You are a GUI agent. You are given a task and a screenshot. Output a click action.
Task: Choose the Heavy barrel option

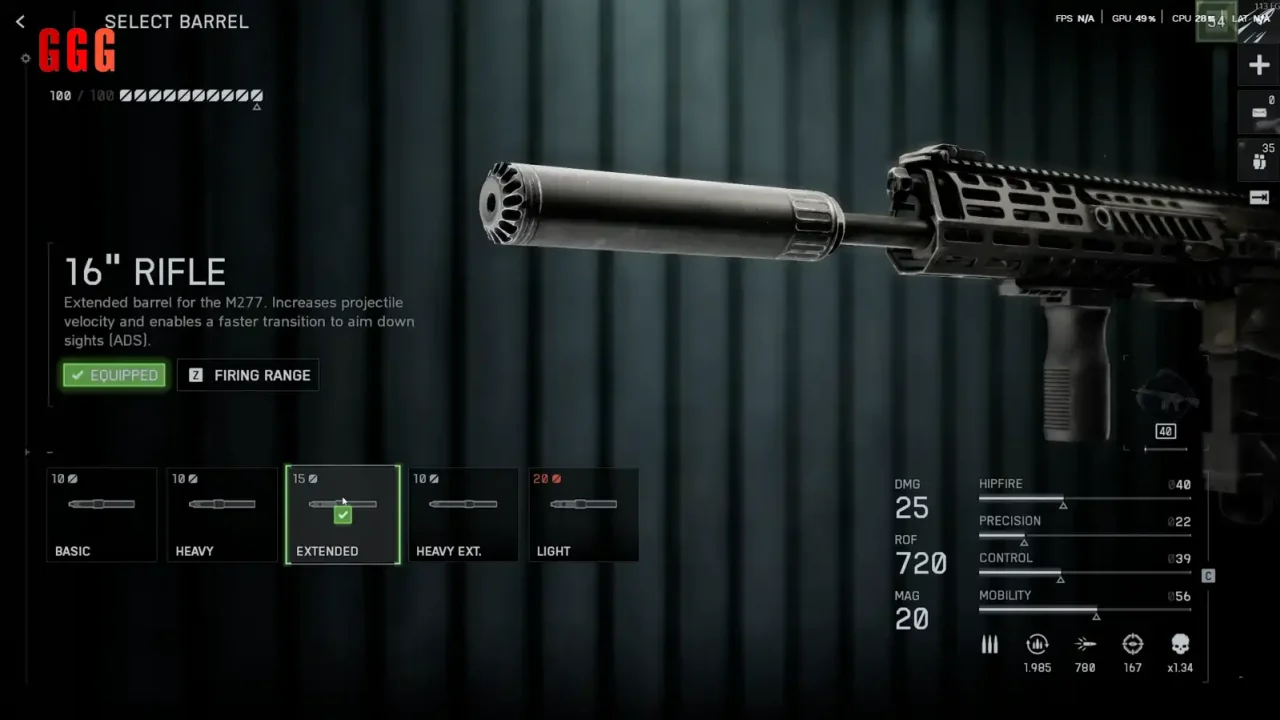click(x=222, y=514)
